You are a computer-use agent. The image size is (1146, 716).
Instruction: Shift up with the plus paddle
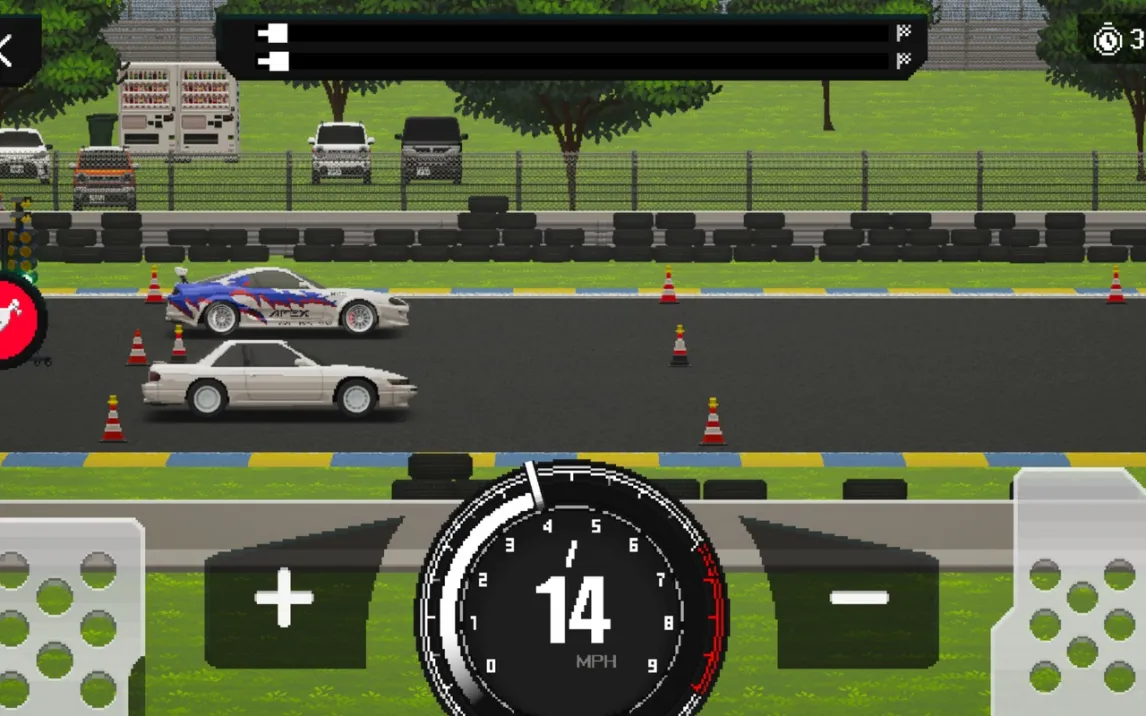pyautogui.click(x=285, y=599)
